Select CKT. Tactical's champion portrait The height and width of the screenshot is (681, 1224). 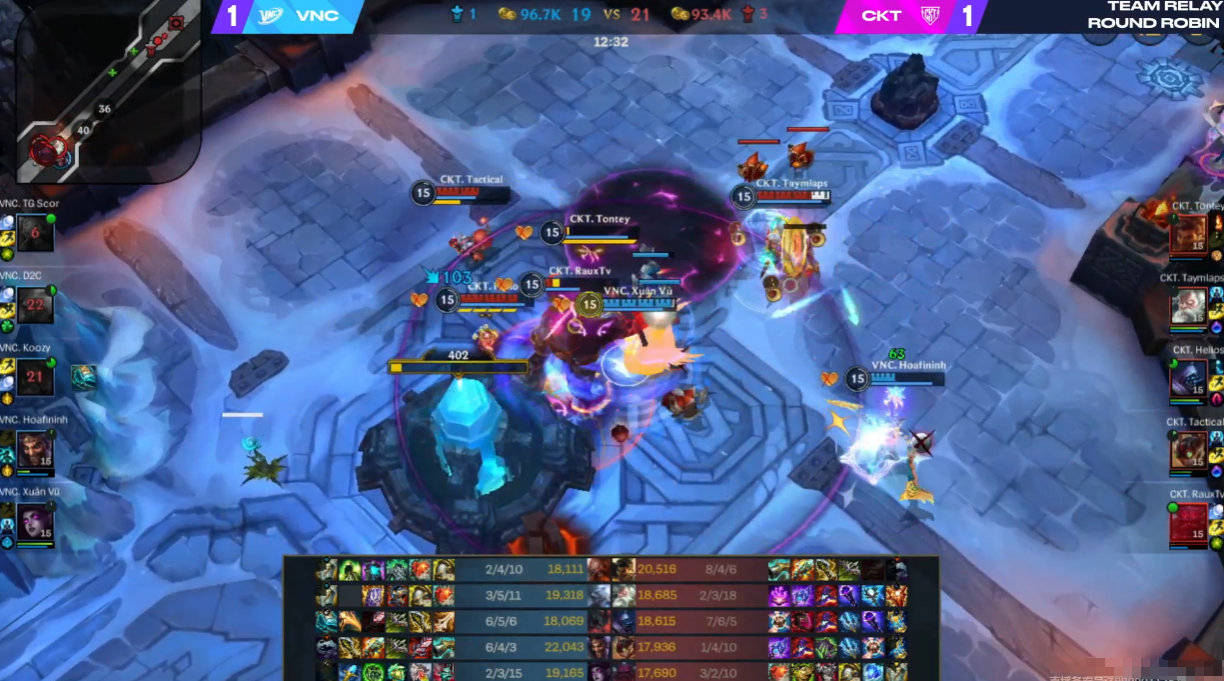pyautogui.click(x=1189, y=450)
